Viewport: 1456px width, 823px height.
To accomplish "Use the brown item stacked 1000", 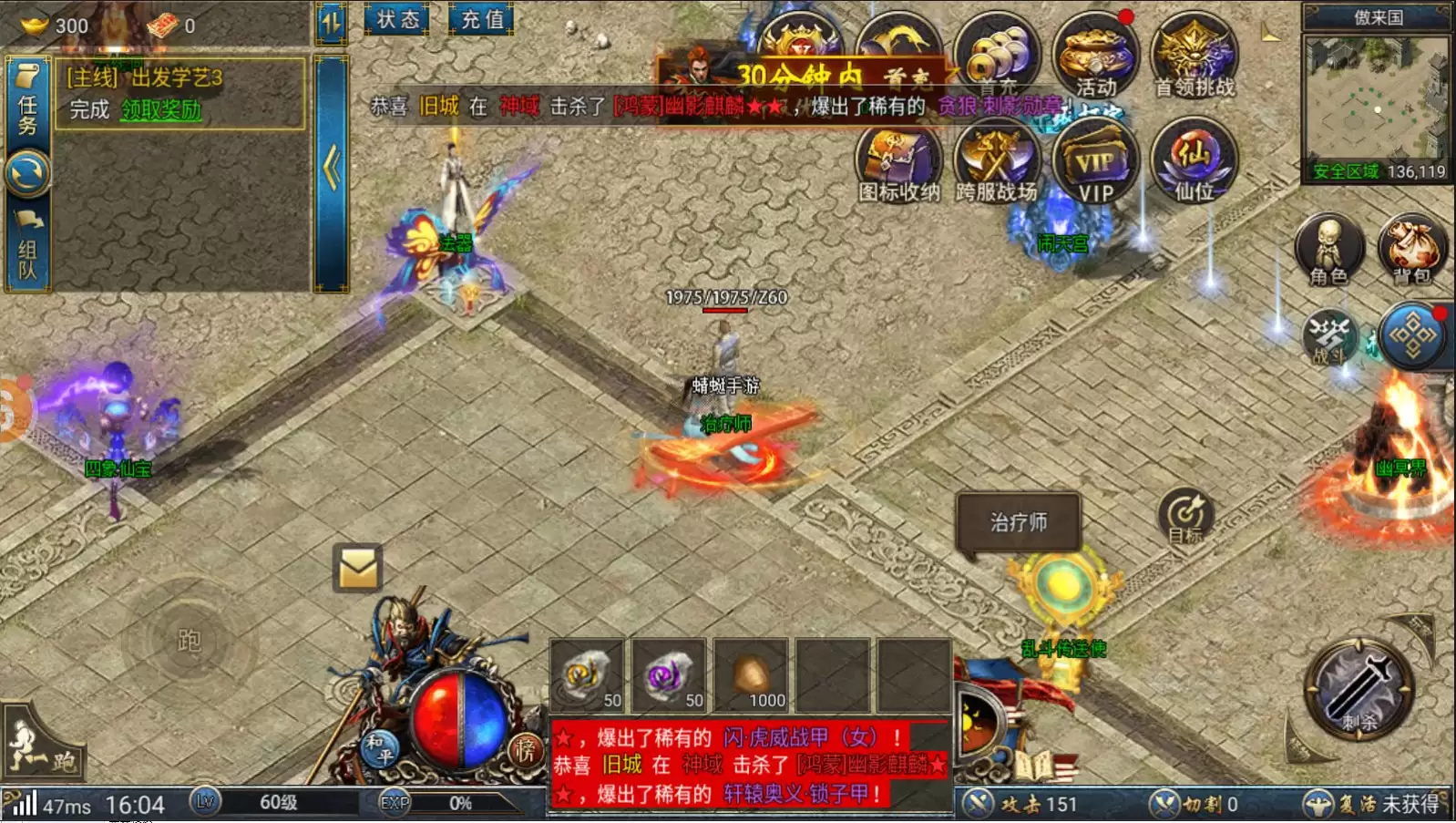I will tap(751, 676).
